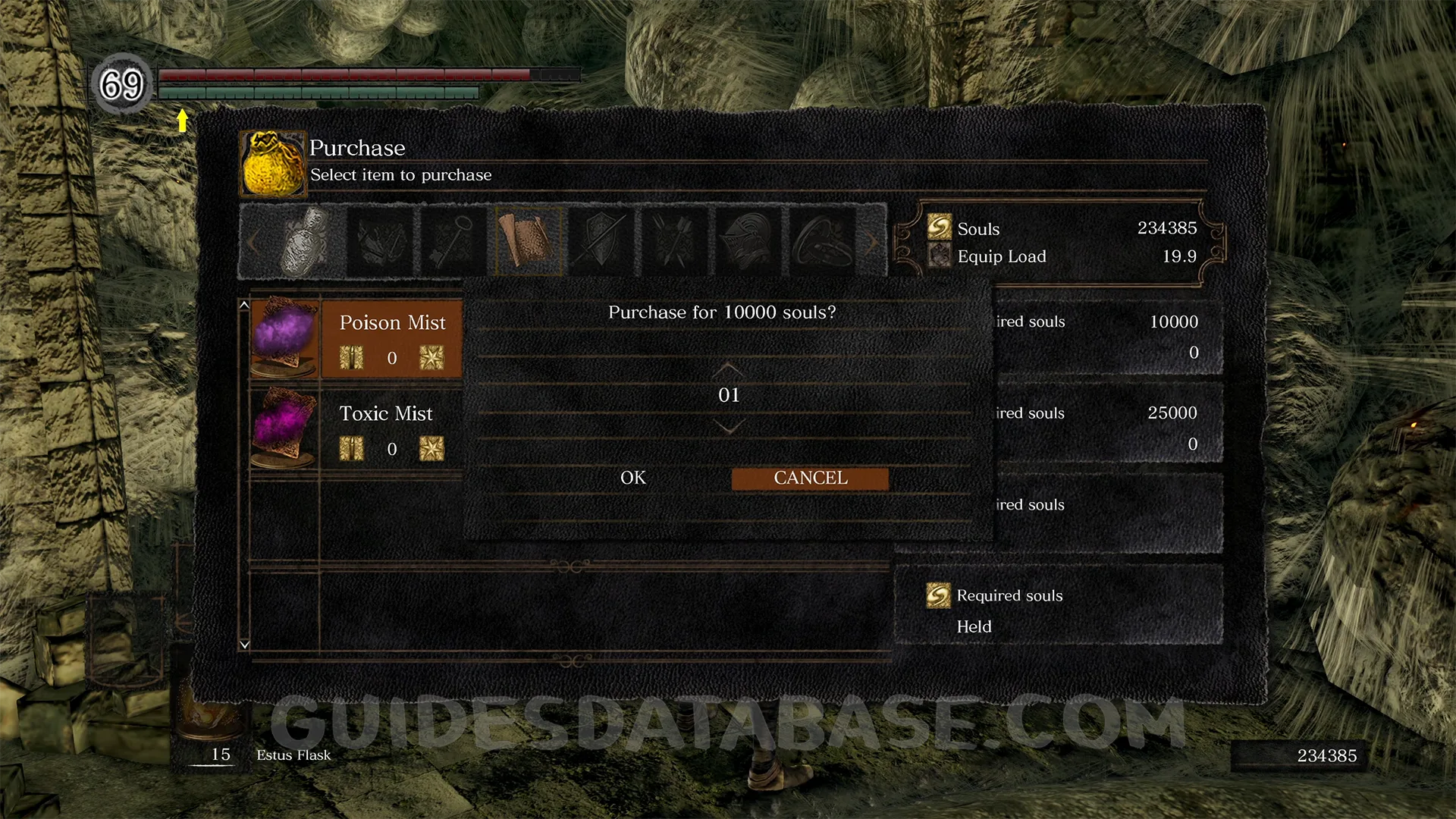Image resolution: width=1456 pixels, height=819 pixels.
Task: Choose the spell scroll category tab
Action: [x=528, y=241]
